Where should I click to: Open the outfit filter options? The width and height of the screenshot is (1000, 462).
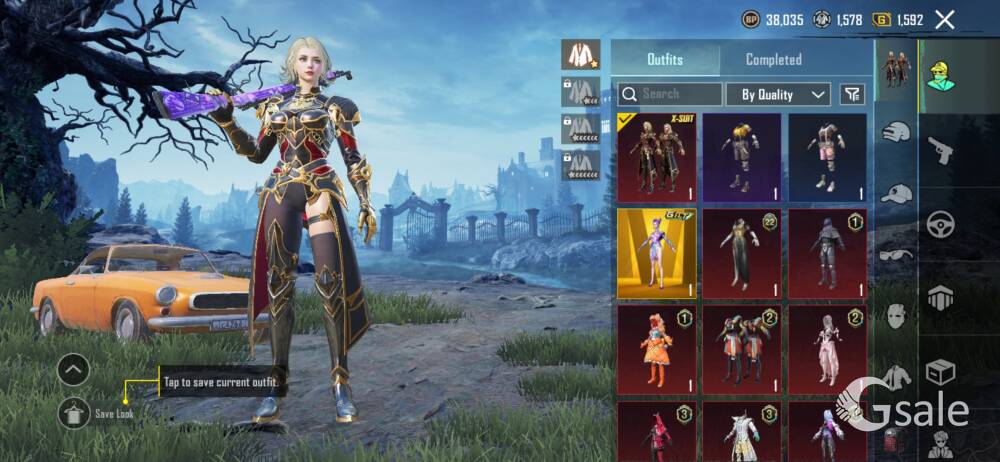pyautogui.click(x=852, y=94)
